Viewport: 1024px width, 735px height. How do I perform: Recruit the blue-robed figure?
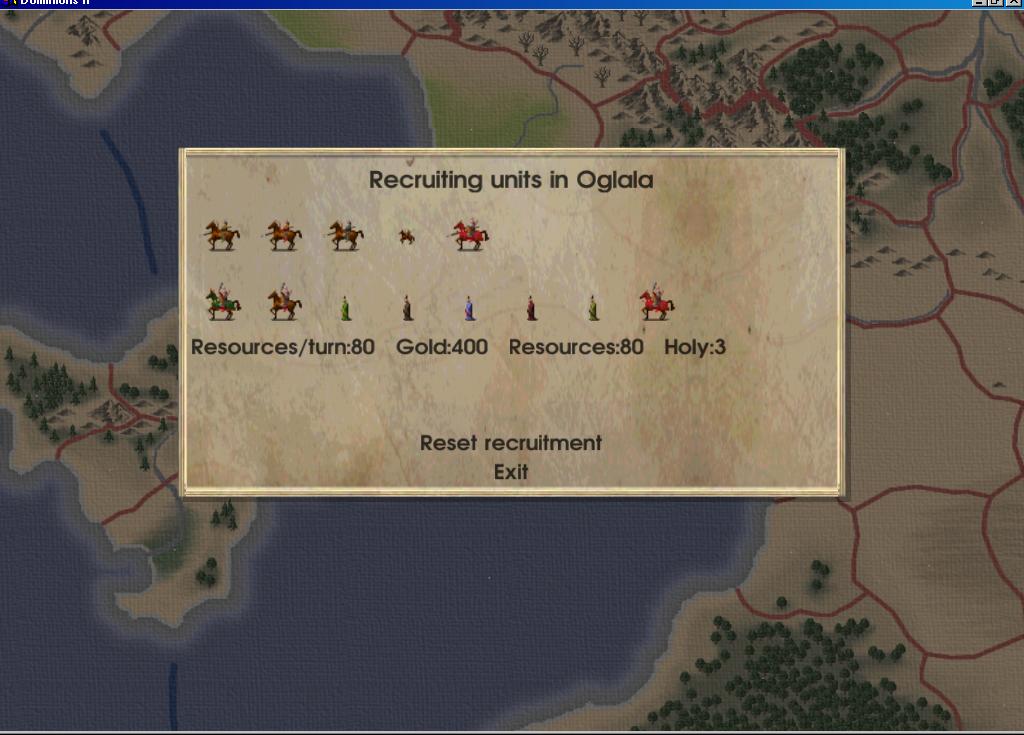(469, 307)
